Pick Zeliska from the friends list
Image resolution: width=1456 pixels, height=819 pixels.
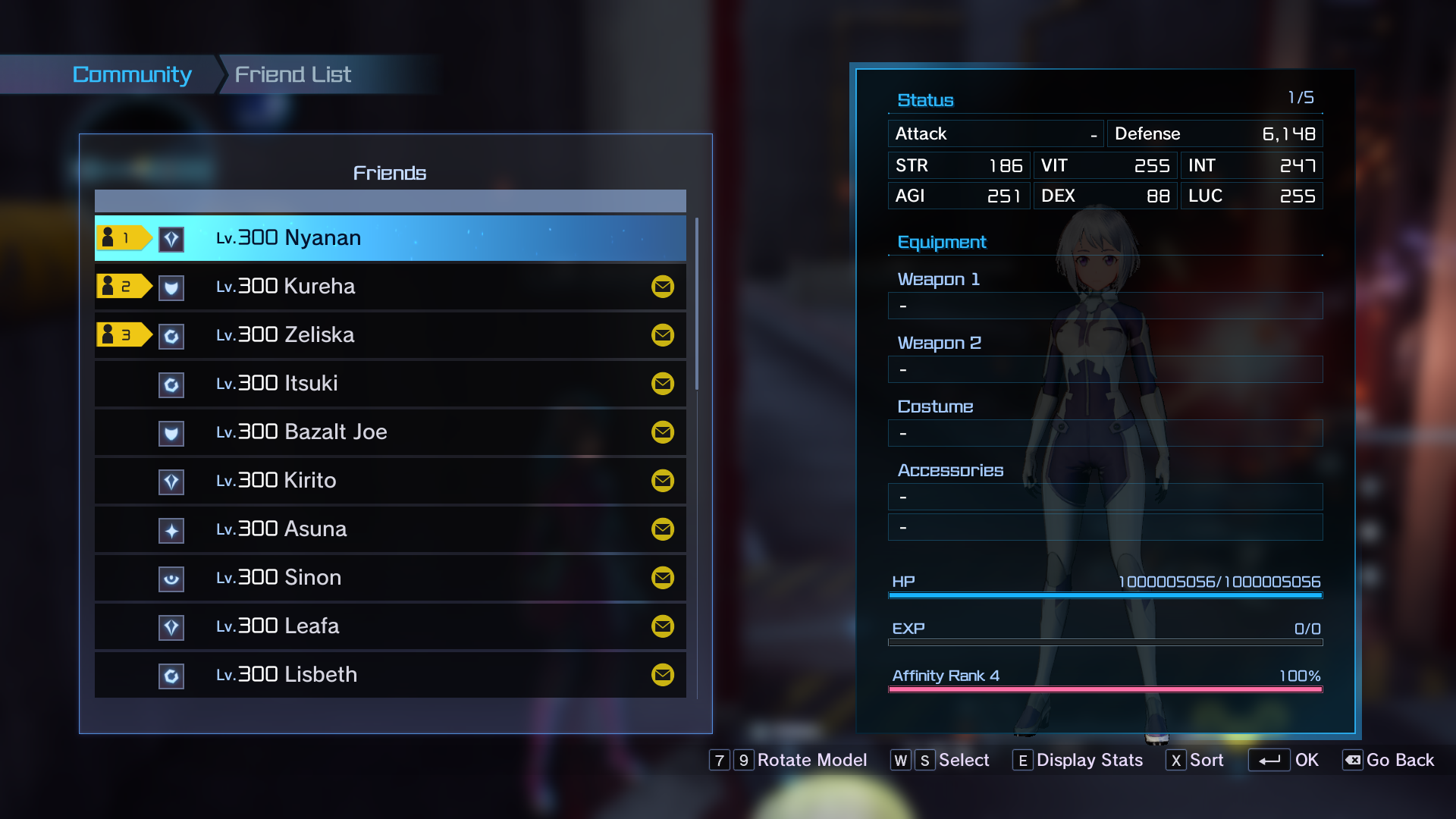[x=390, y=335]
